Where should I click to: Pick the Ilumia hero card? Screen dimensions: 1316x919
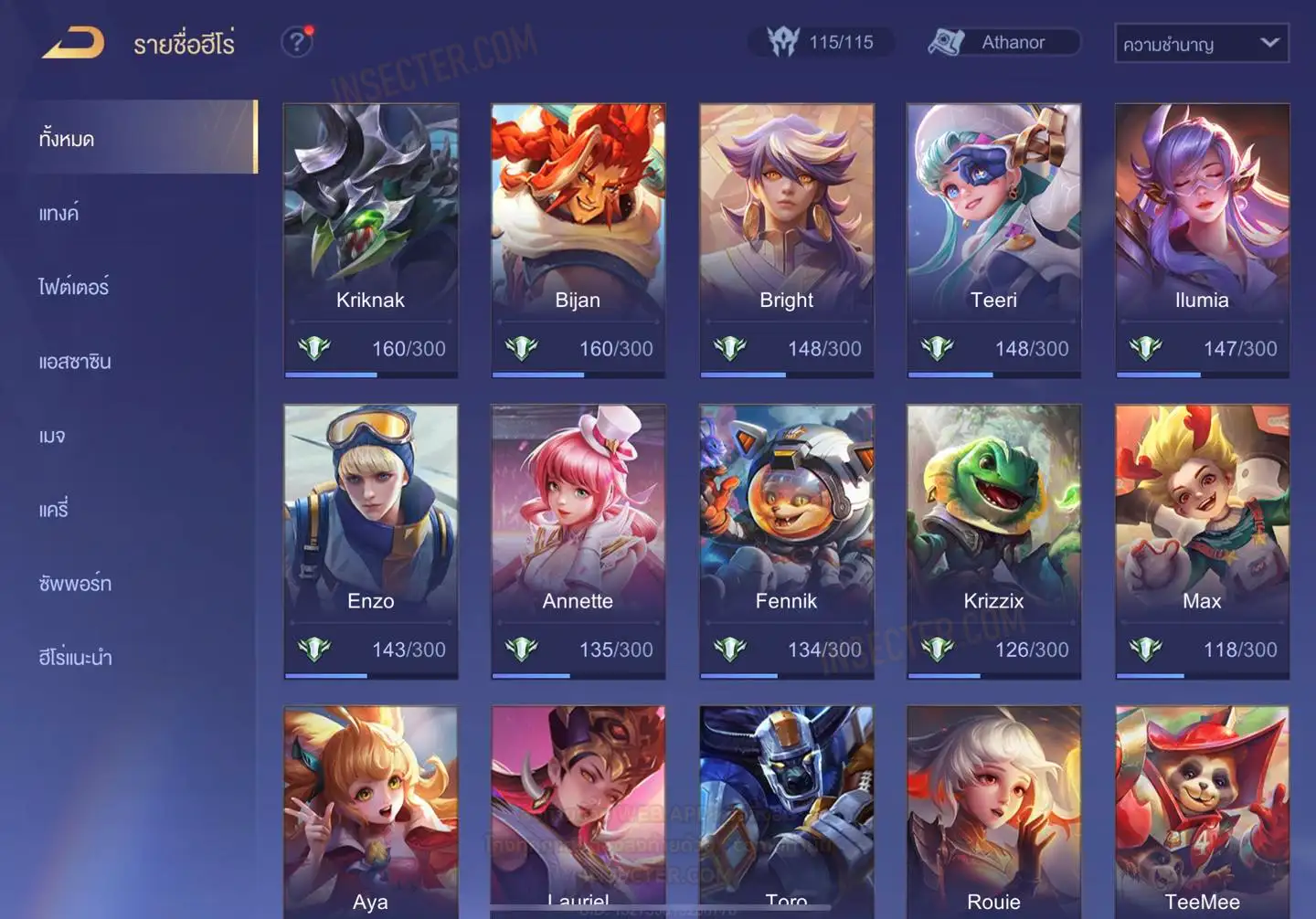click(1202, 239)
